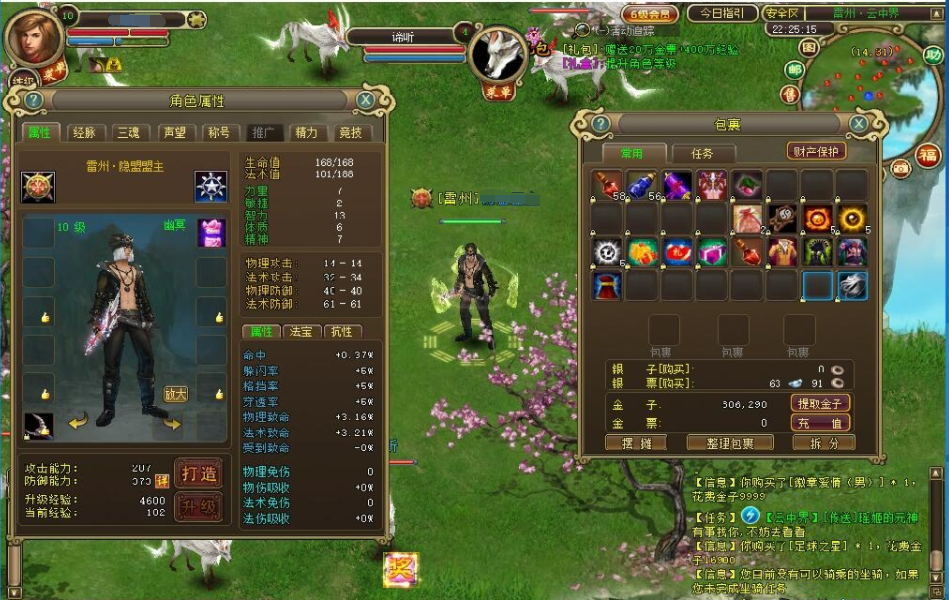The width and height of the screenshot is (949, 600).
Task: Select the 竞技 tab
Action: coord(350,132)
